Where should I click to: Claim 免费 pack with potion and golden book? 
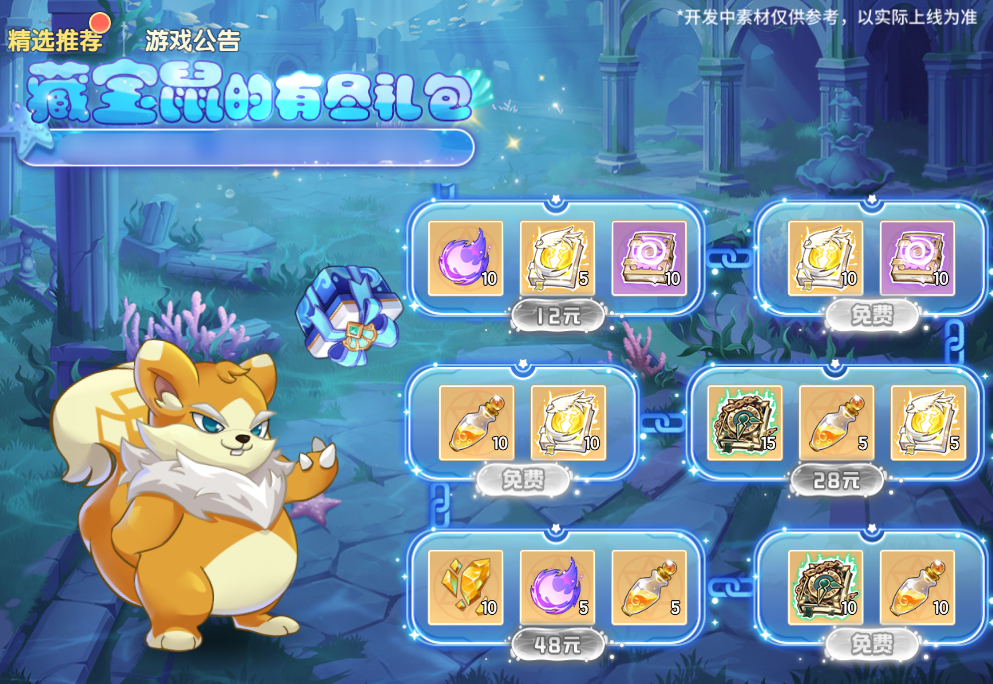522,481
